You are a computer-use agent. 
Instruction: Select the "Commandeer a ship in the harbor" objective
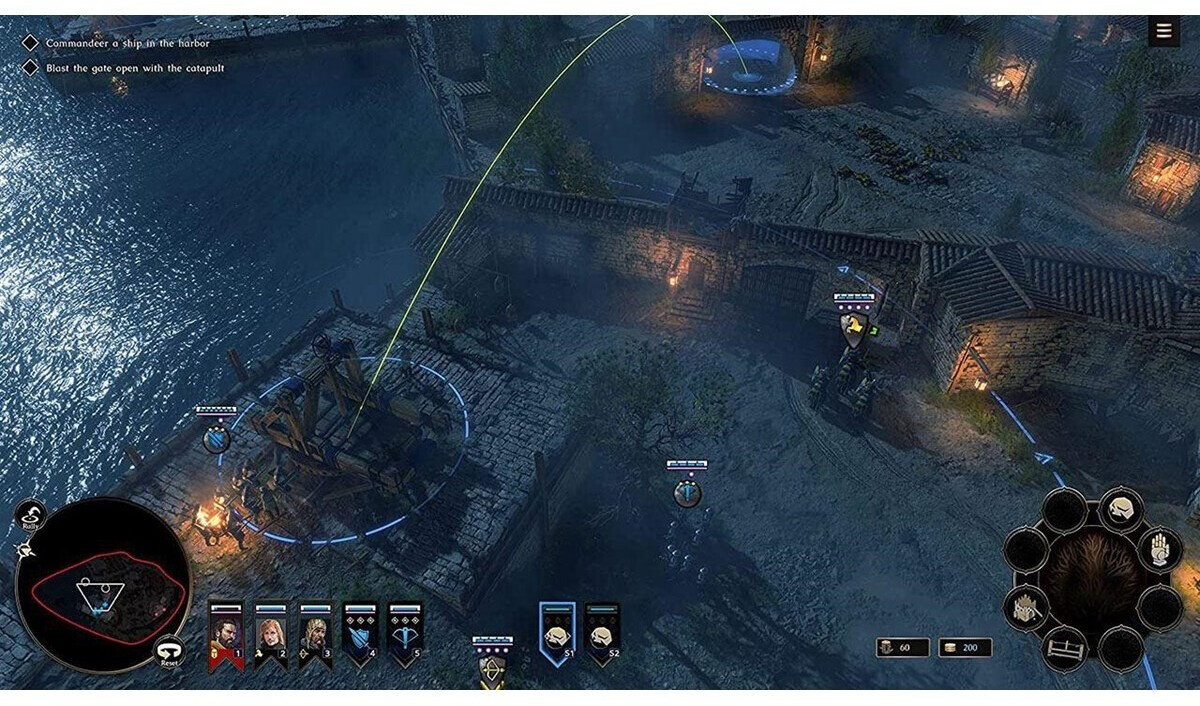(x=127, y=44)
